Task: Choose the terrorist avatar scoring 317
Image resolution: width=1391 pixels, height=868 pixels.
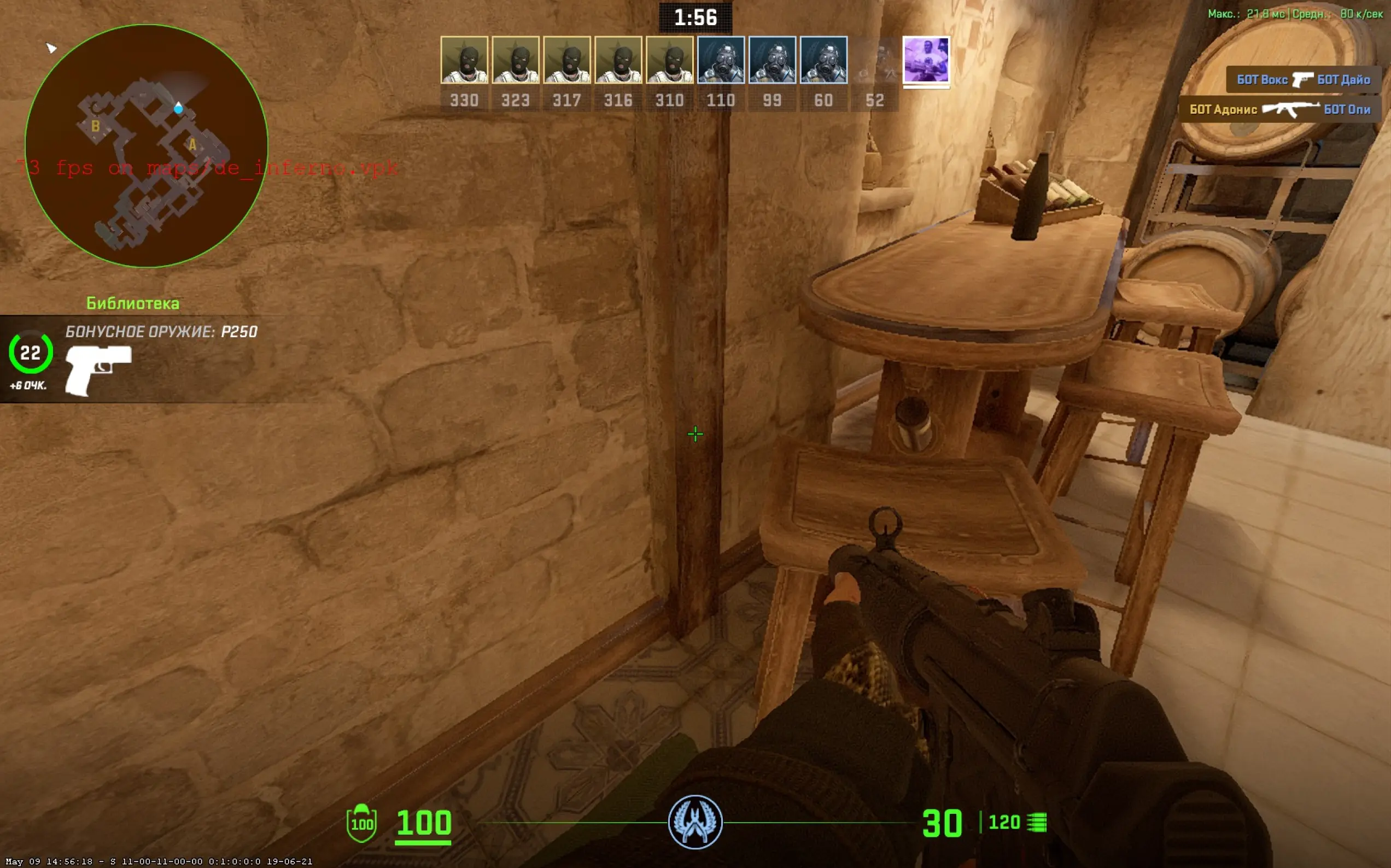Action: [x=566, y=60]
